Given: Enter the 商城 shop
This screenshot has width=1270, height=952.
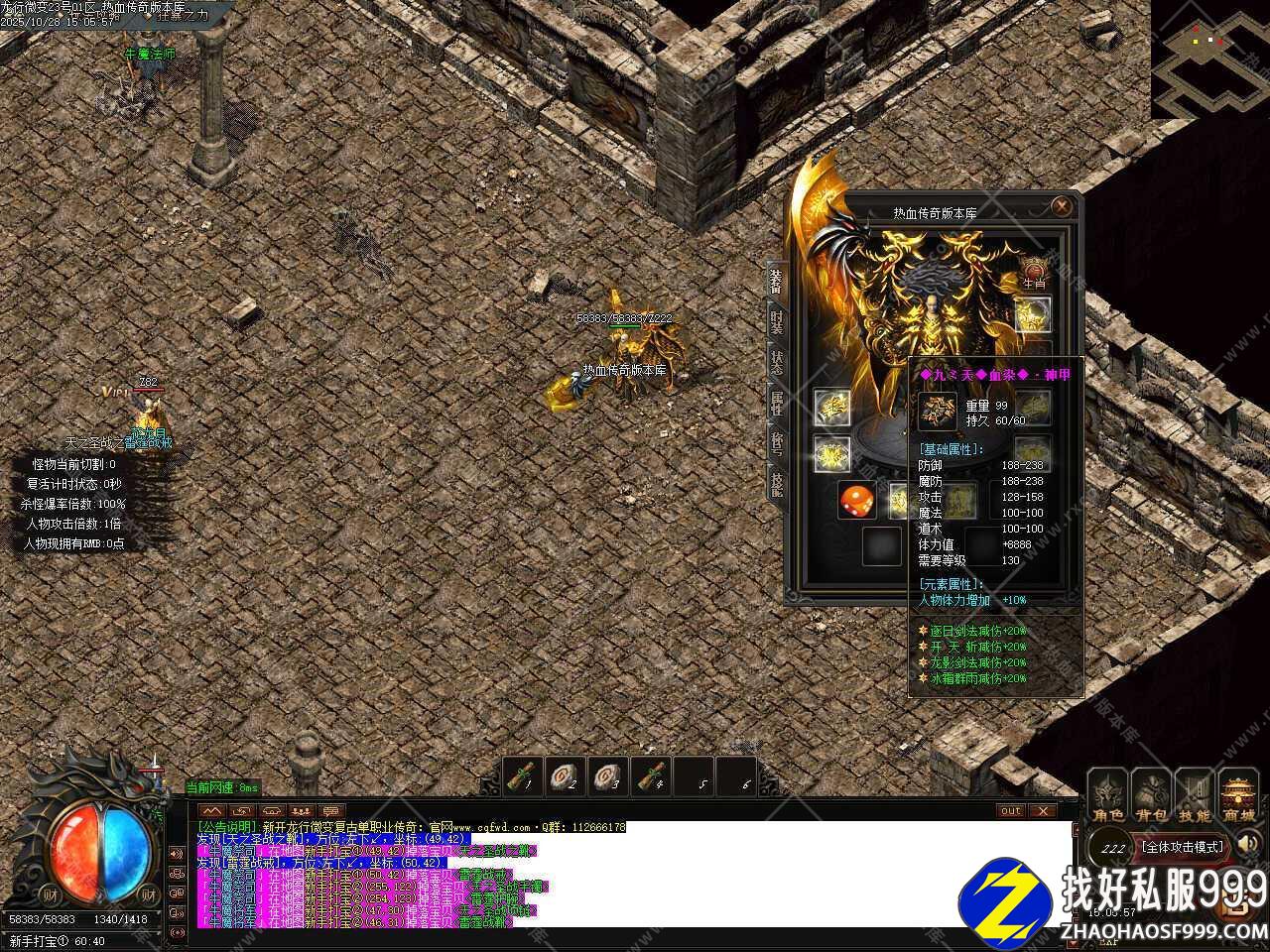Looking at the screenshot, I should pyautogui.click(x=1238, y=797).
